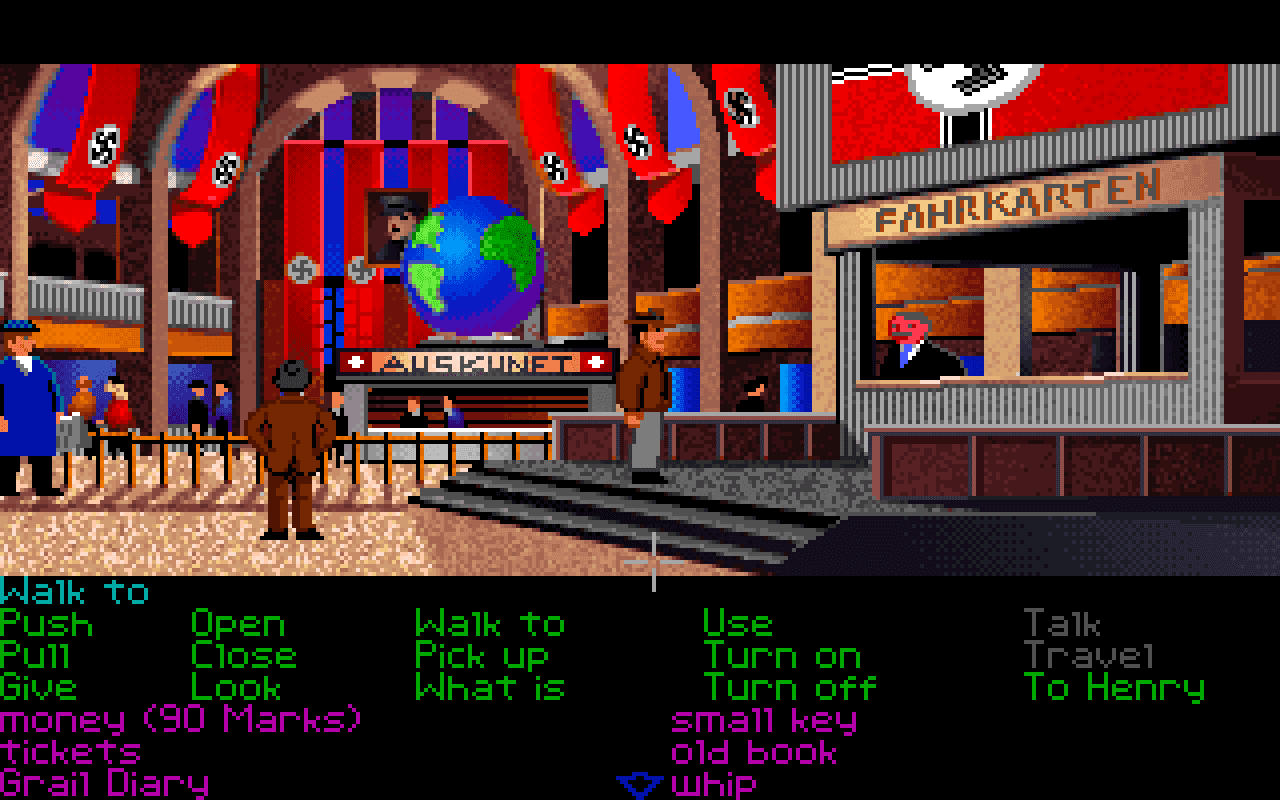Image resolution: width=1280 pixels, height=800 pixels.
Task: Select the Push verb
Action: point(45,624)
